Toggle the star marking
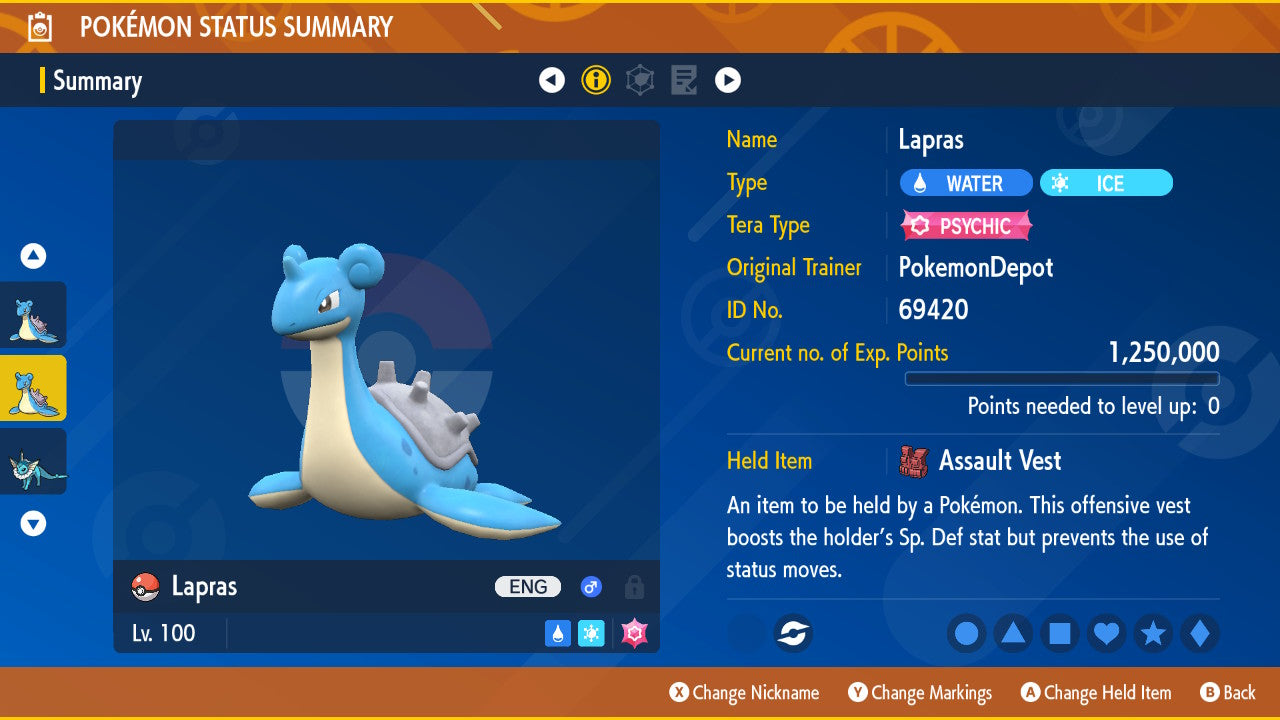The image size is (1280, 720). coord(1153,633)
